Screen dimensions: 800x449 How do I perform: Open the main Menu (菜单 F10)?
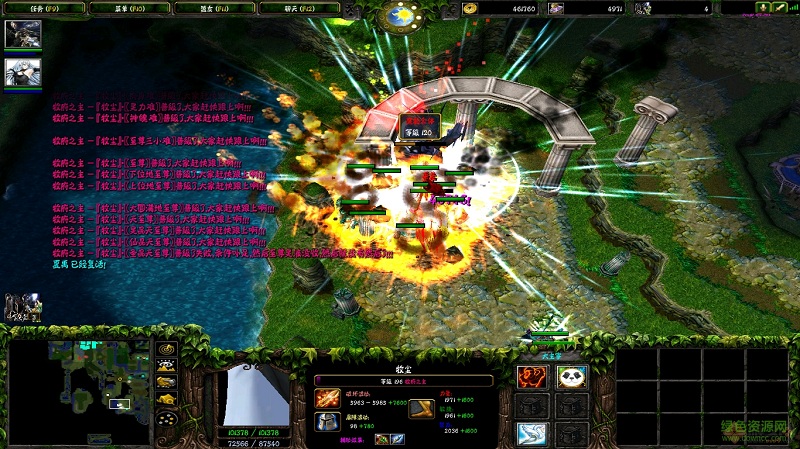click(x=128, y=7)
